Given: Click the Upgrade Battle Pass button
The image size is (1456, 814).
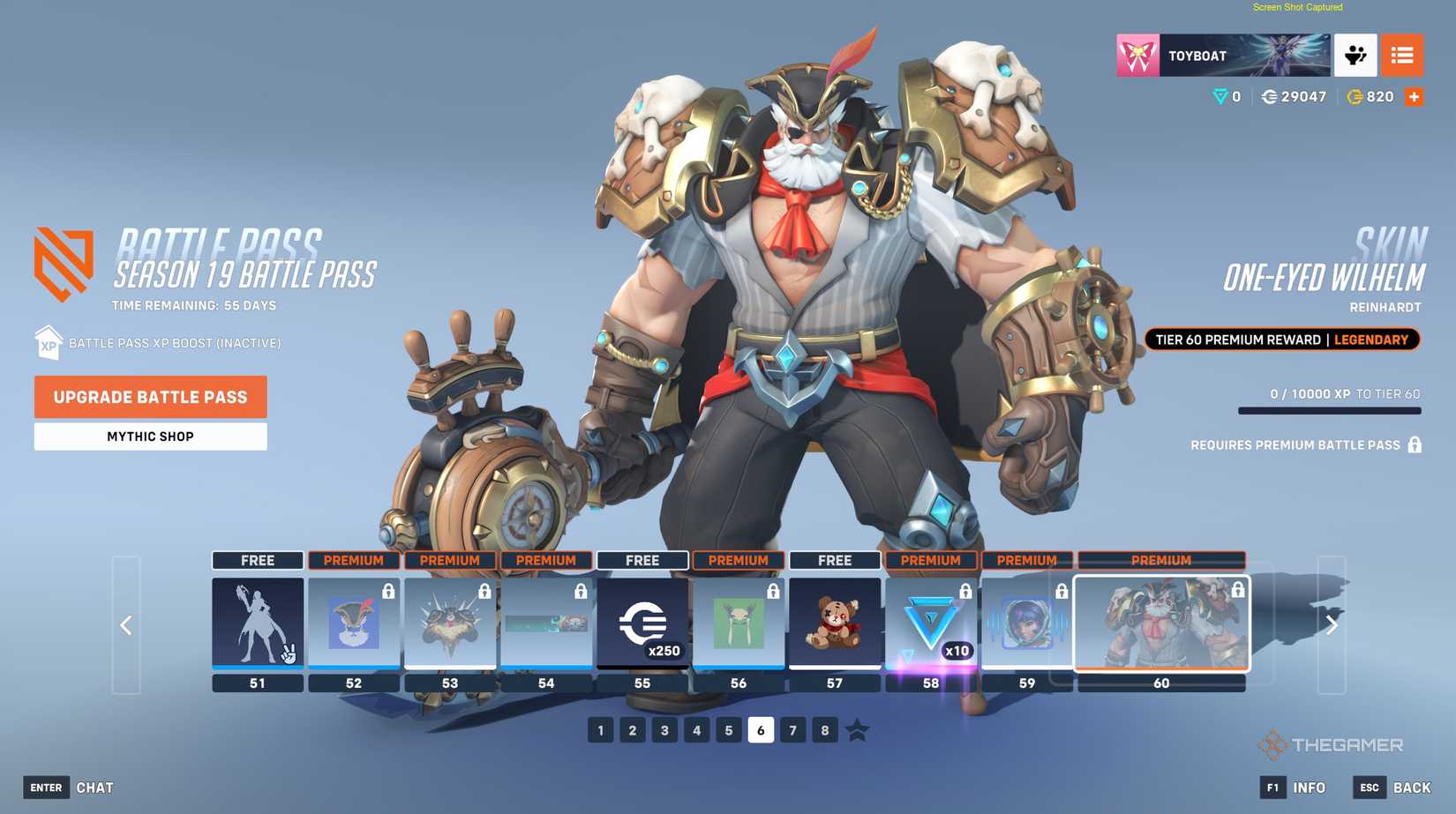Looking at the screenshot, I should (x=150, y=397).
